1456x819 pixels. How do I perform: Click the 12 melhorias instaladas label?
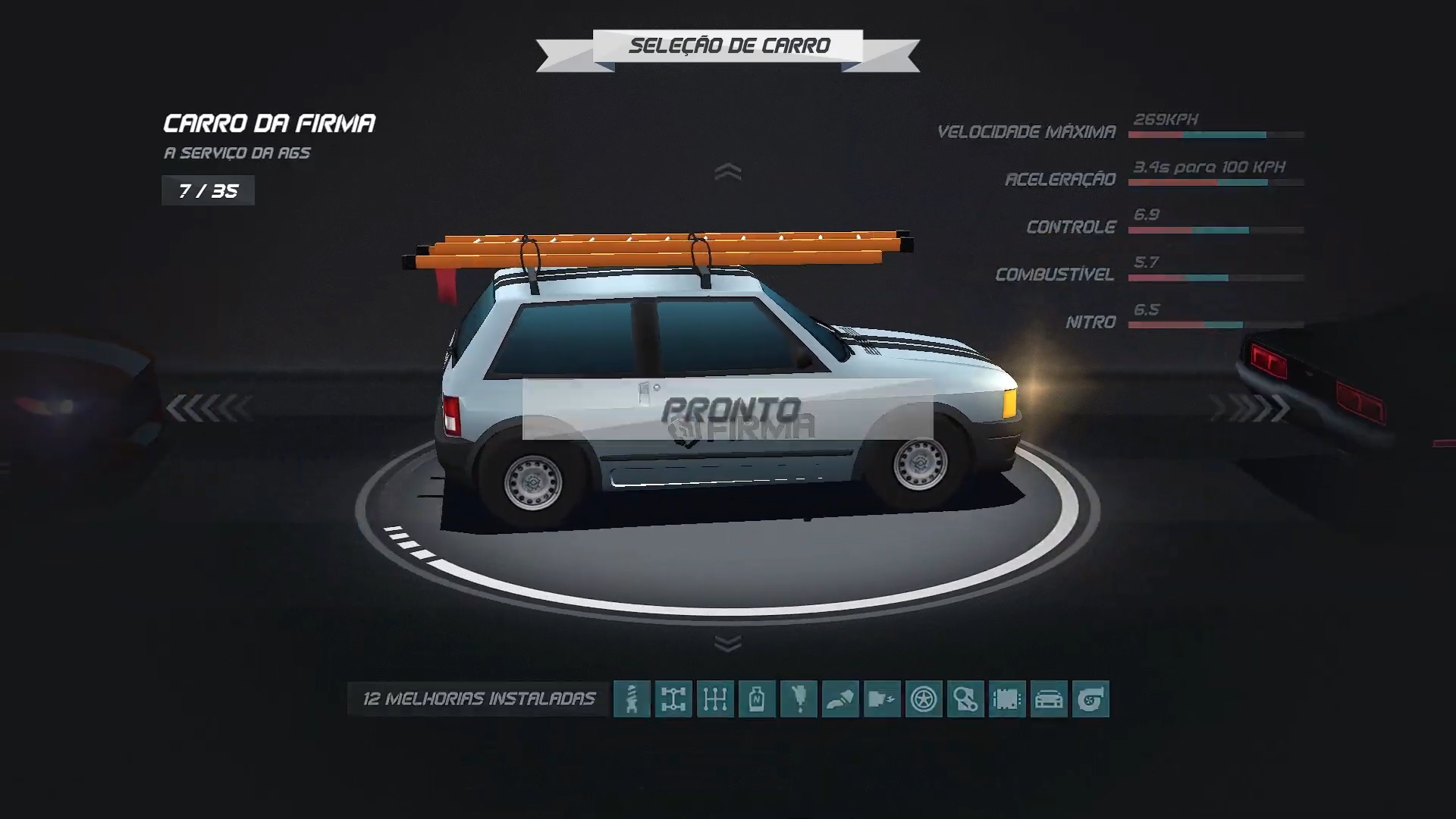[x=480, y=696]
